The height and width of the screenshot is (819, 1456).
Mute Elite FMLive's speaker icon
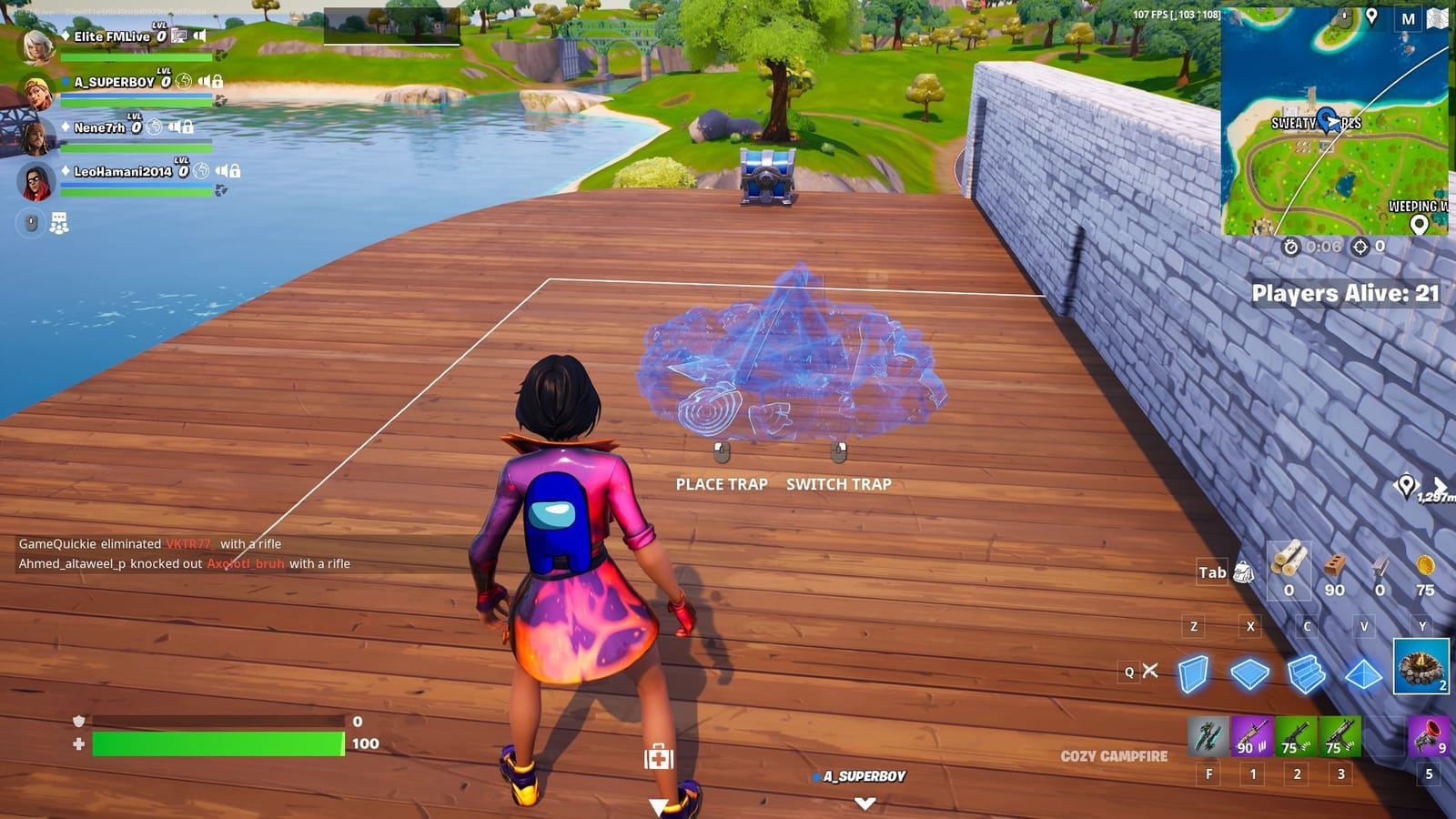tap(200, 35)
